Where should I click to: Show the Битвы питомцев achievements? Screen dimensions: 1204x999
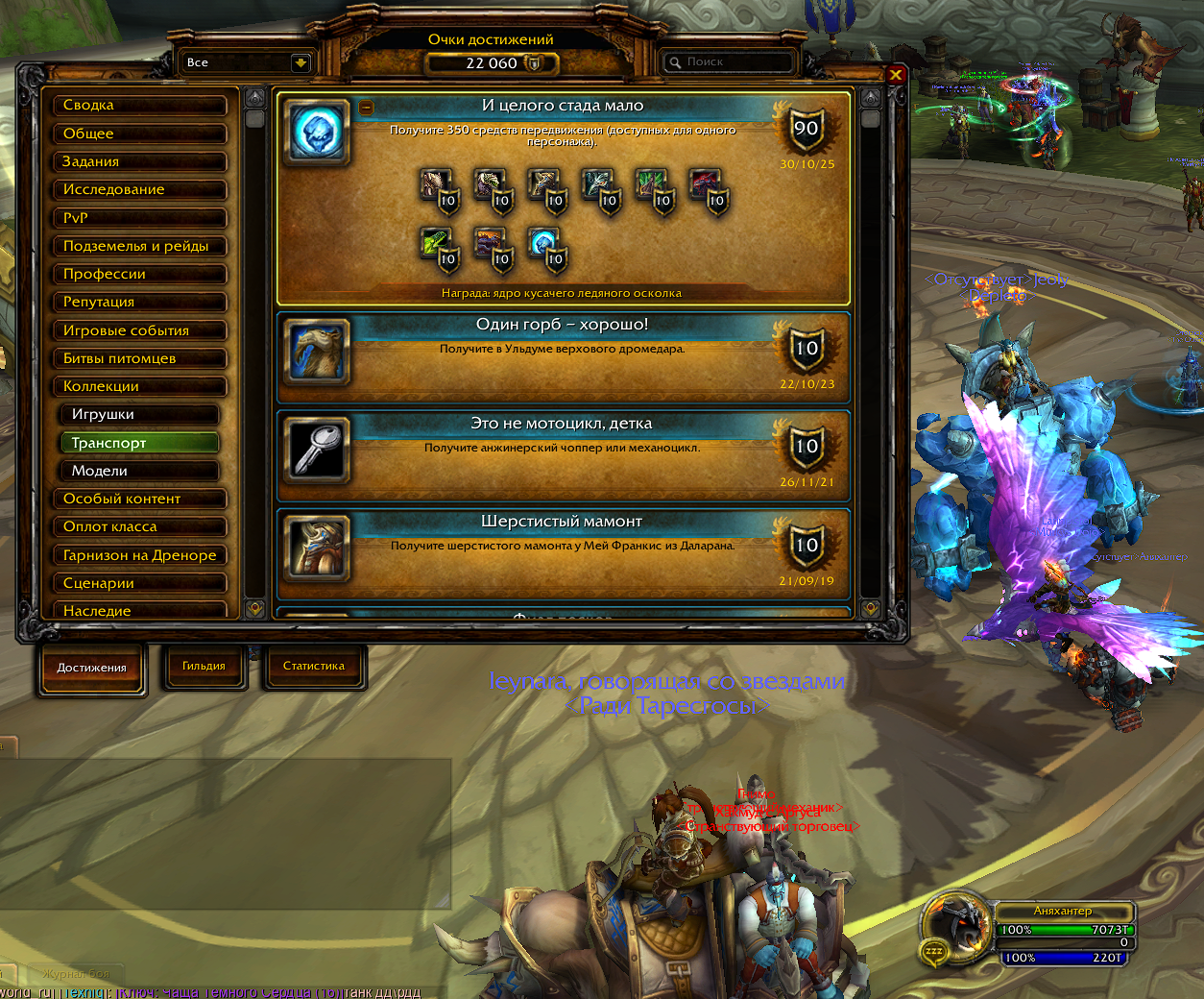(x=139, y=358)
